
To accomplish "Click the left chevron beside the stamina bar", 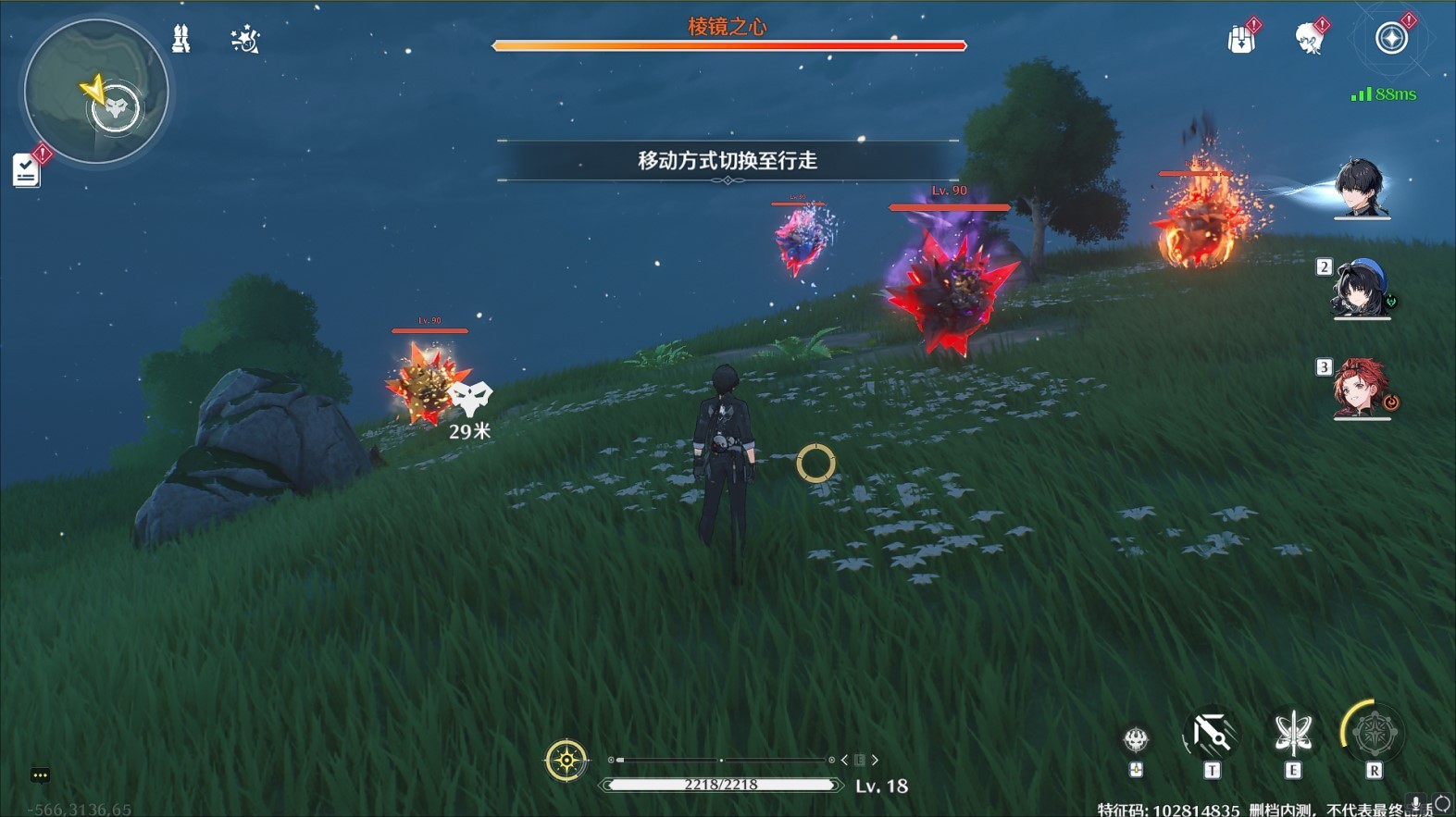I will pyautogui.click(x=844, y=760).
